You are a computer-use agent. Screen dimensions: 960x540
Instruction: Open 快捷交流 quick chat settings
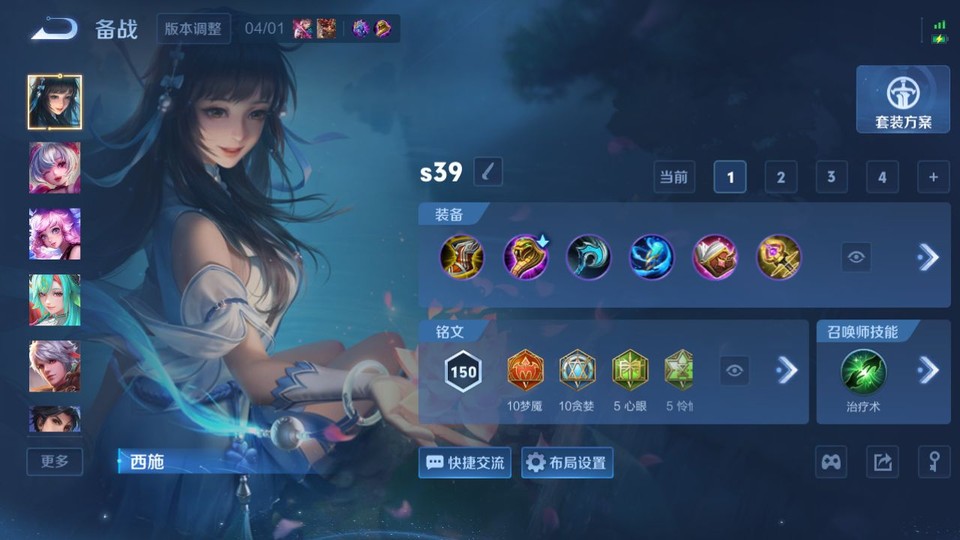pos(466,463)
